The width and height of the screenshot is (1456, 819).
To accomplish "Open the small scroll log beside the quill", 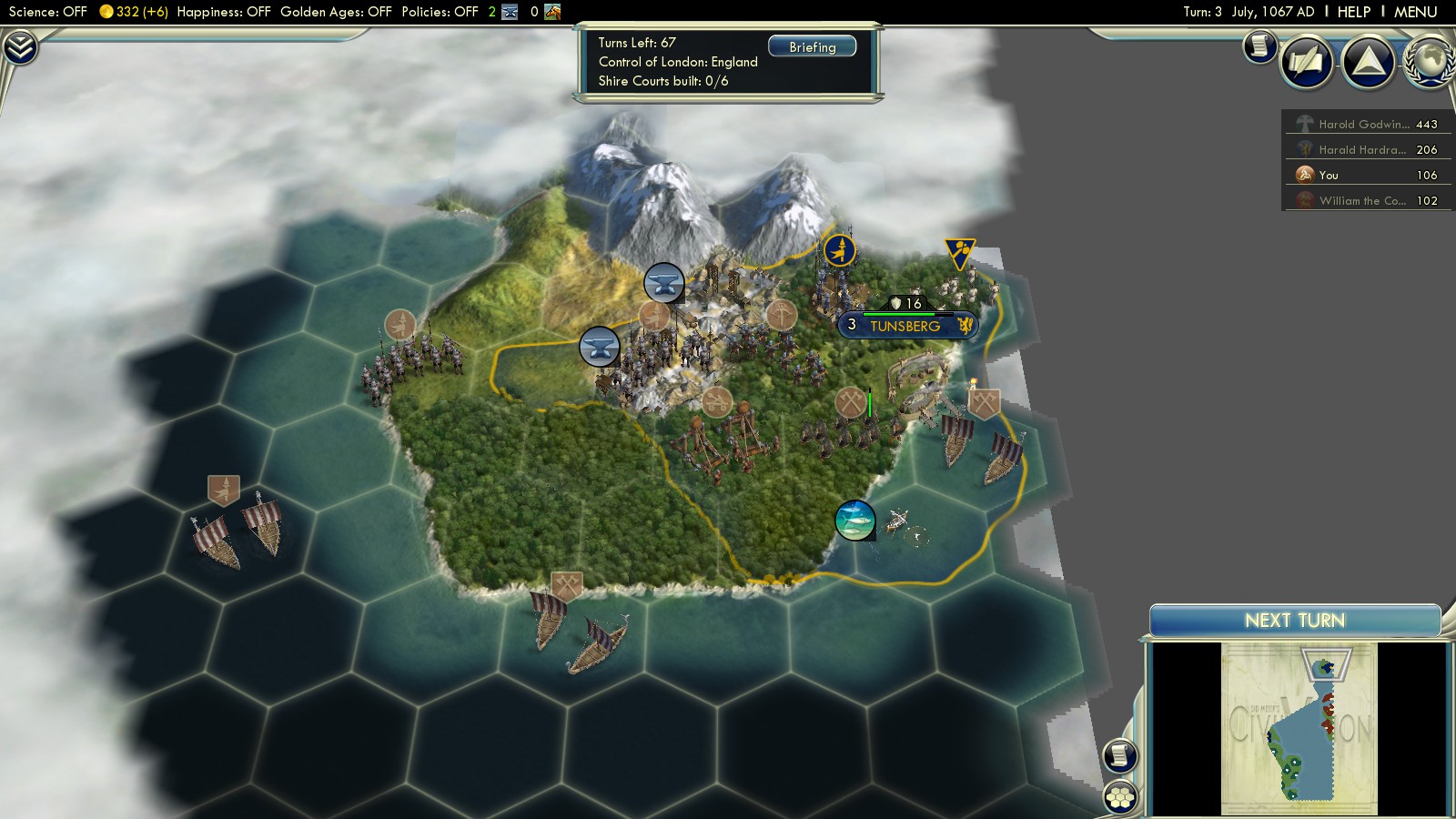I will pos(1259,45).
